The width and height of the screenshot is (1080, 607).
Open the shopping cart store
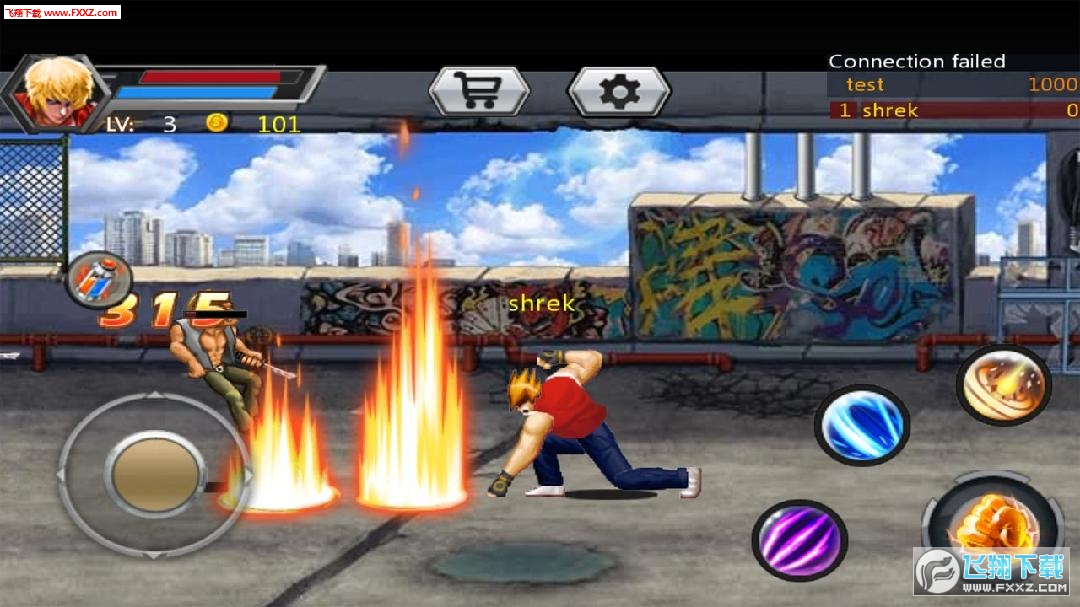coord(478,92)
